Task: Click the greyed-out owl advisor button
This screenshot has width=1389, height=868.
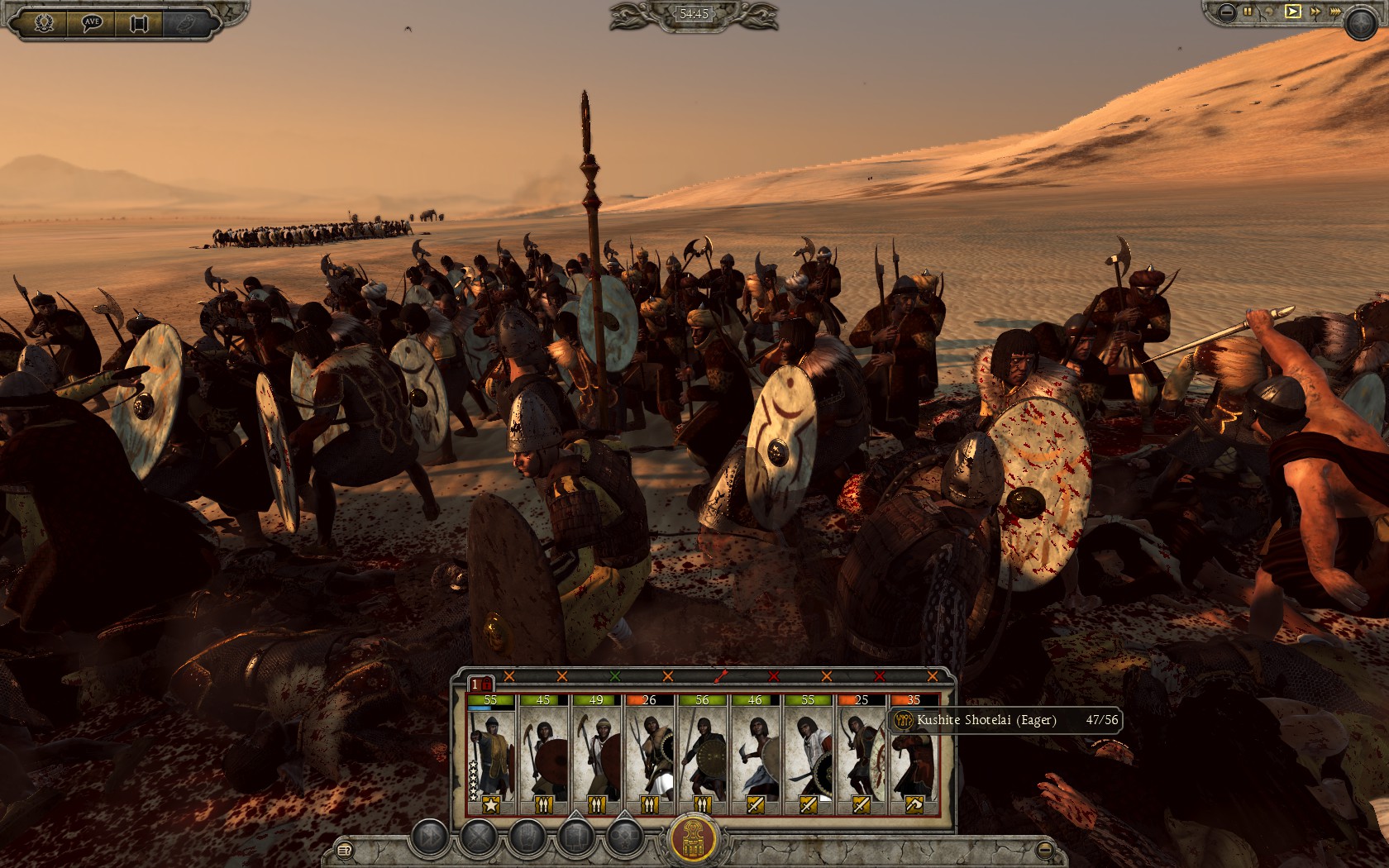Action: tap(185, 22)
